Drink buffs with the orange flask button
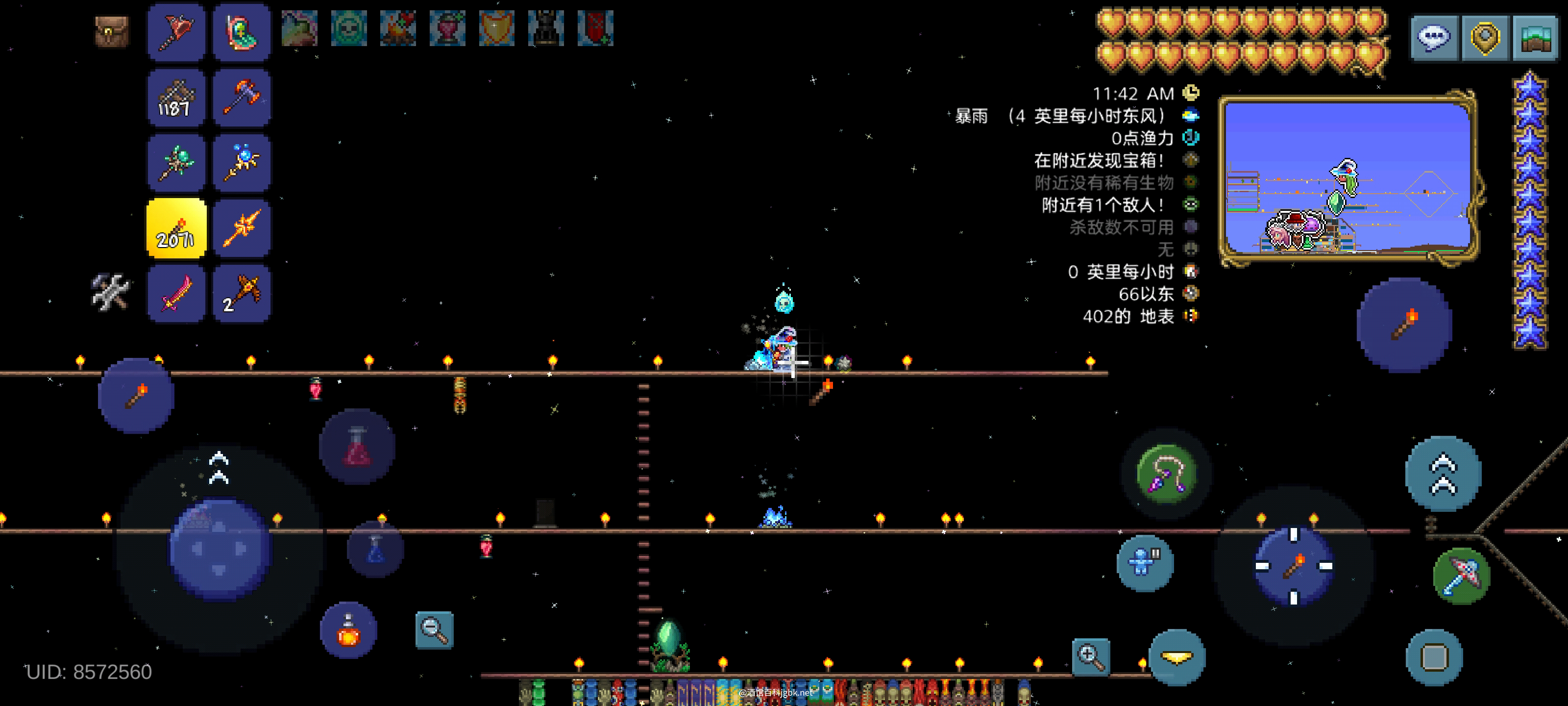Screen dimensions: 1568x706 348,630
